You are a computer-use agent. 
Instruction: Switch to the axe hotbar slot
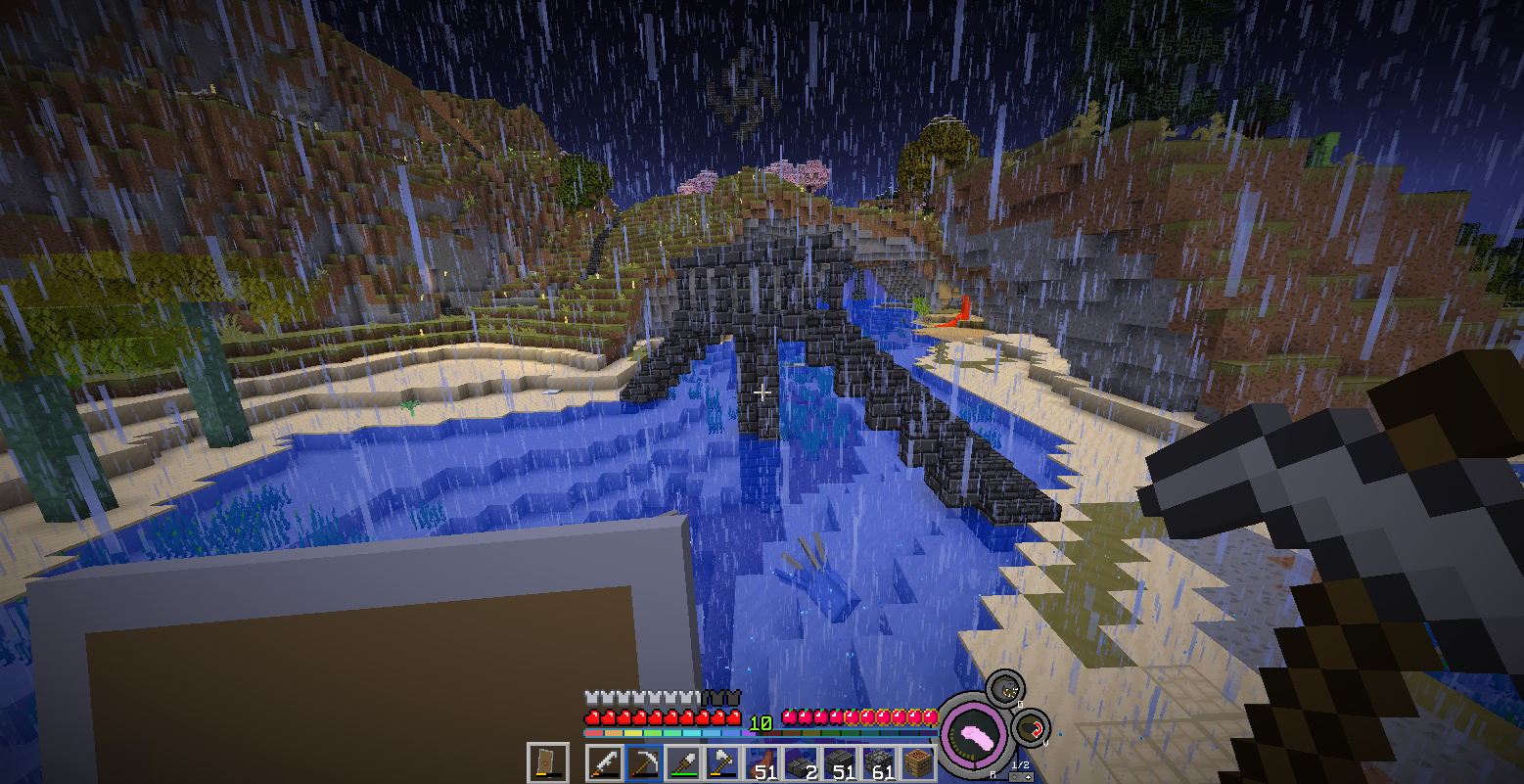point(721,762)
